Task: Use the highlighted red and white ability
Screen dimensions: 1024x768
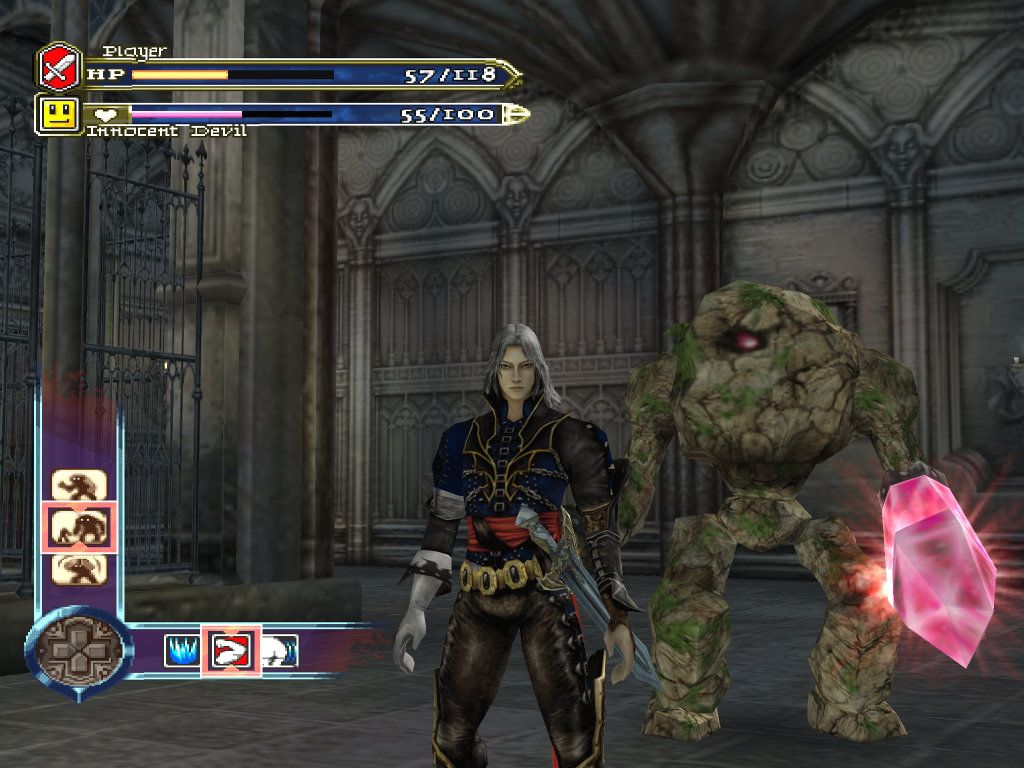Action: tap(230, 651)
